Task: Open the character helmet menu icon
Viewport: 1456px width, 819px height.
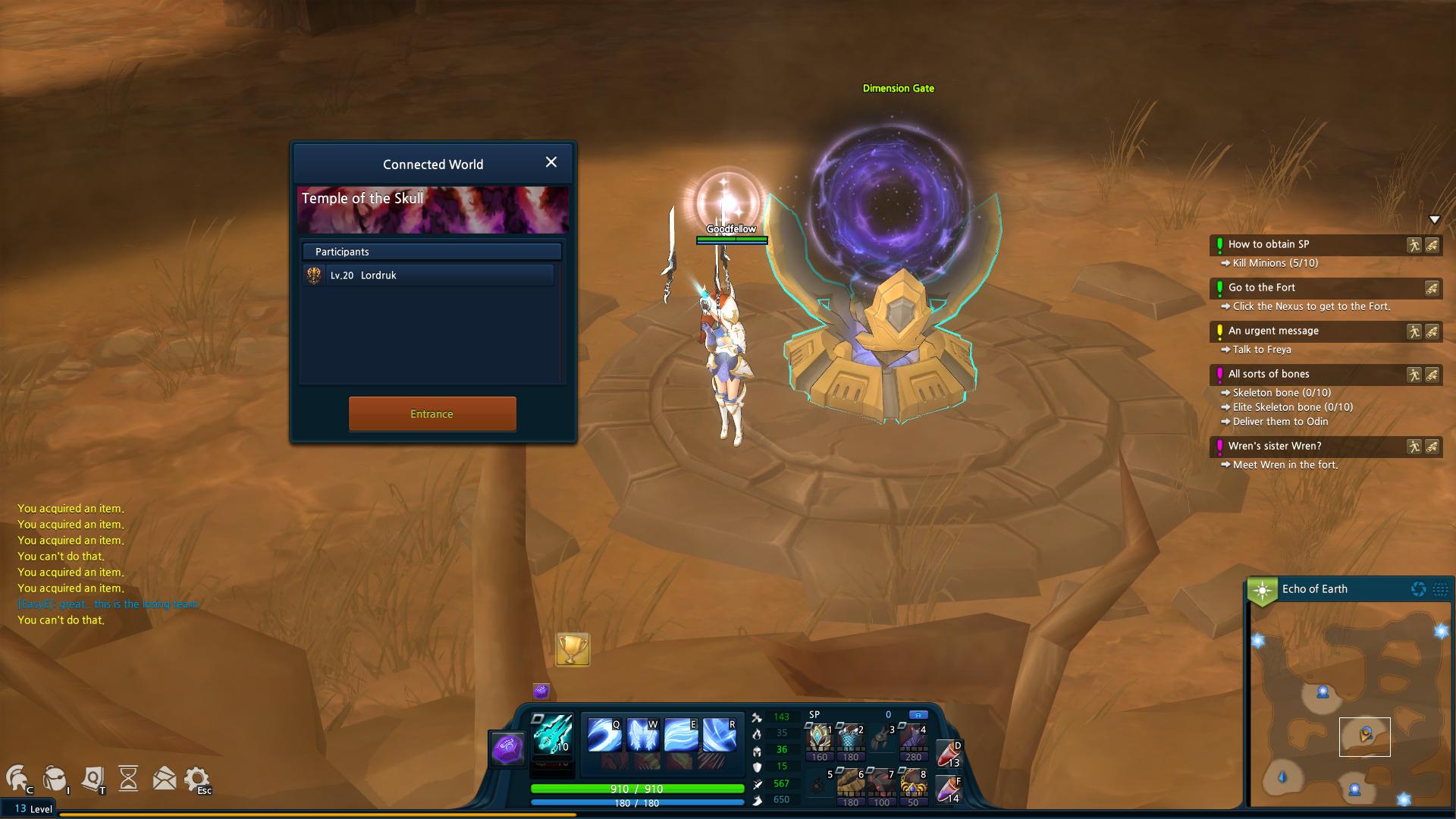Action: 18,779
